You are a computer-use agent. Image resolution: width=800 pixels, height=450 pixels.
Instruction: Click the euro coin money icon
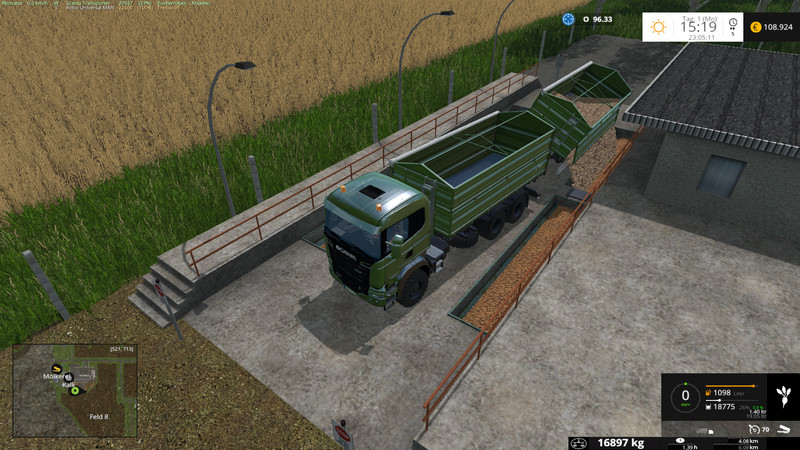tap(755, 27)
